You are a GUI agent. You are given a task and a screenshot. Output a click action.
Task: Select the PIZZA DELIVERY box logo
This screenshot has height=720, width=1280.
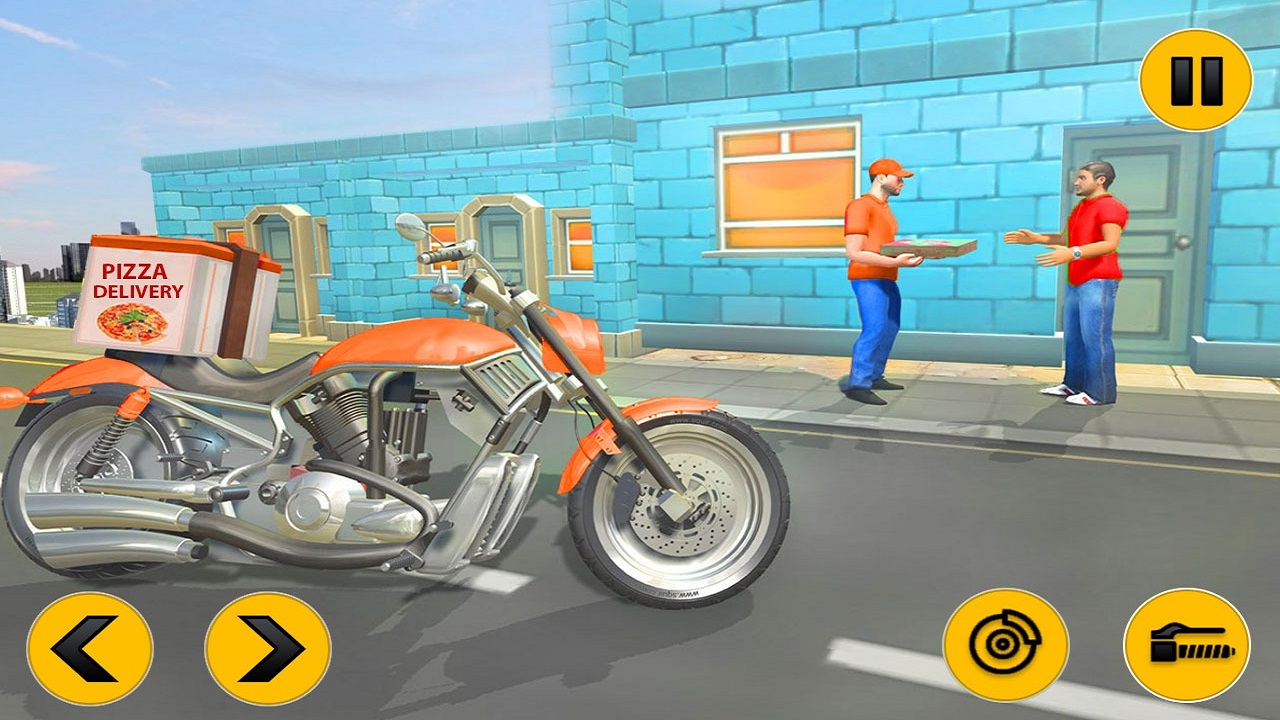142,278
